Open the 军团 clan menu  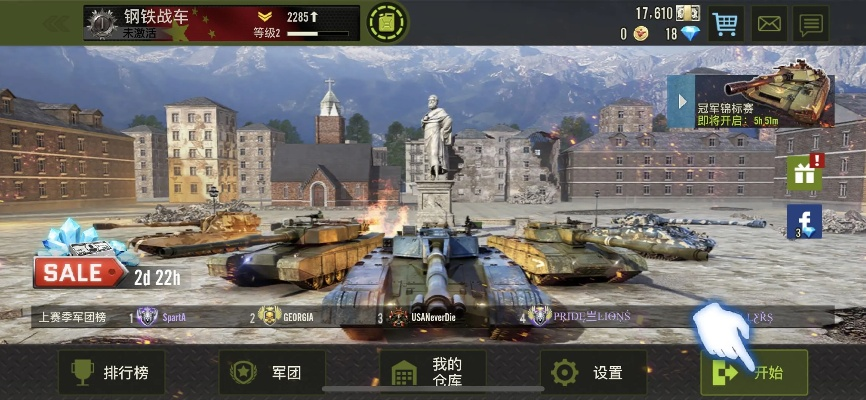click(271, 373)
